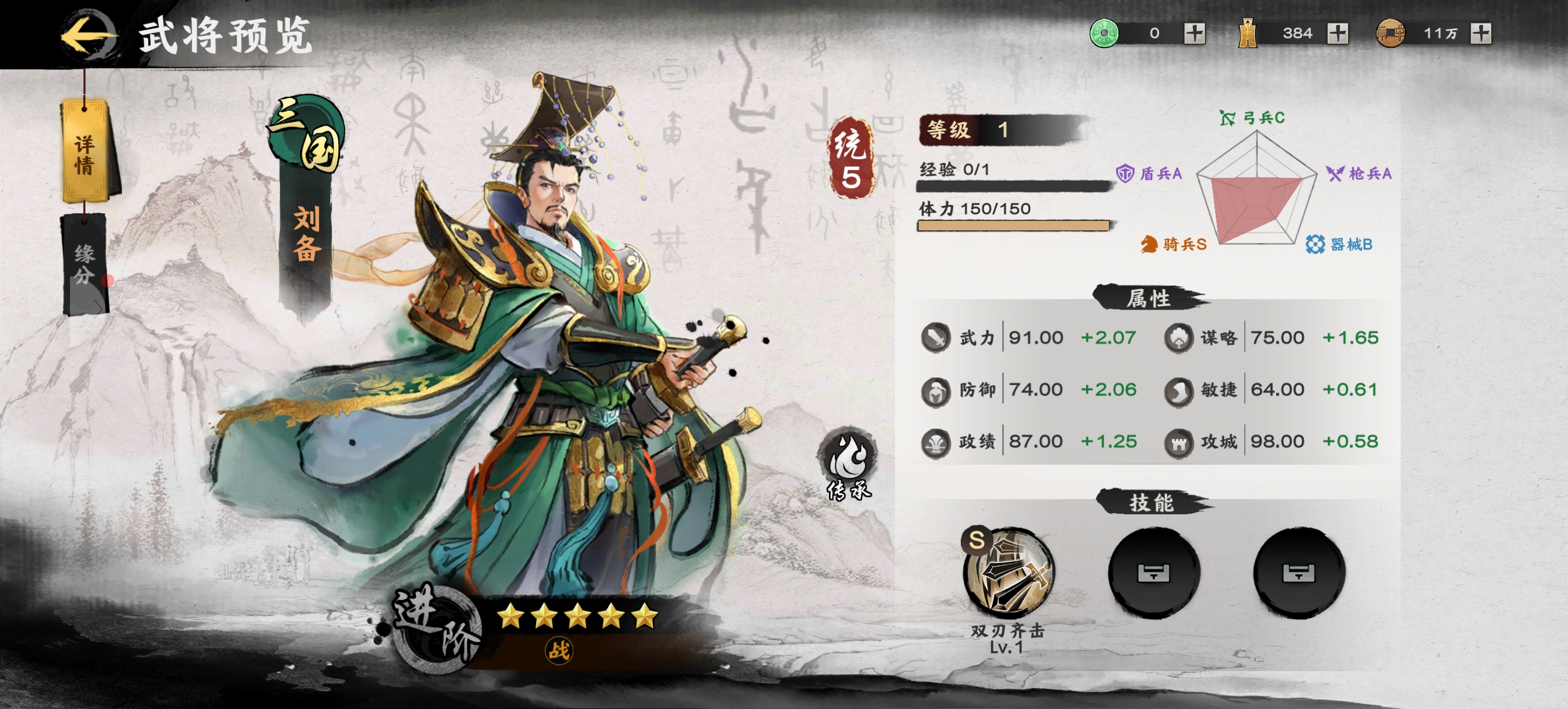Add more gold token currency

point(1338,33)
